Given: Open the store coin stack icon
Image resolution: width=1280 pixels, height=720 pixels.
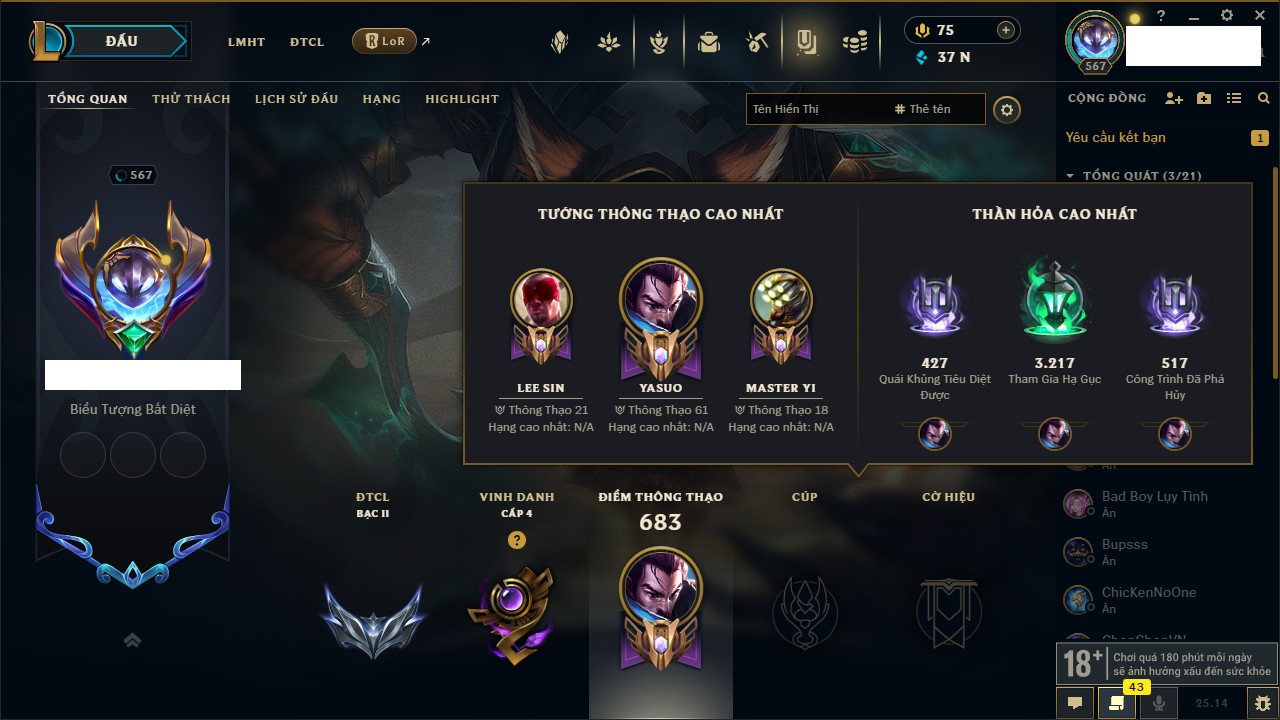Looking at the screenshot, I should [x=854, y=42].
